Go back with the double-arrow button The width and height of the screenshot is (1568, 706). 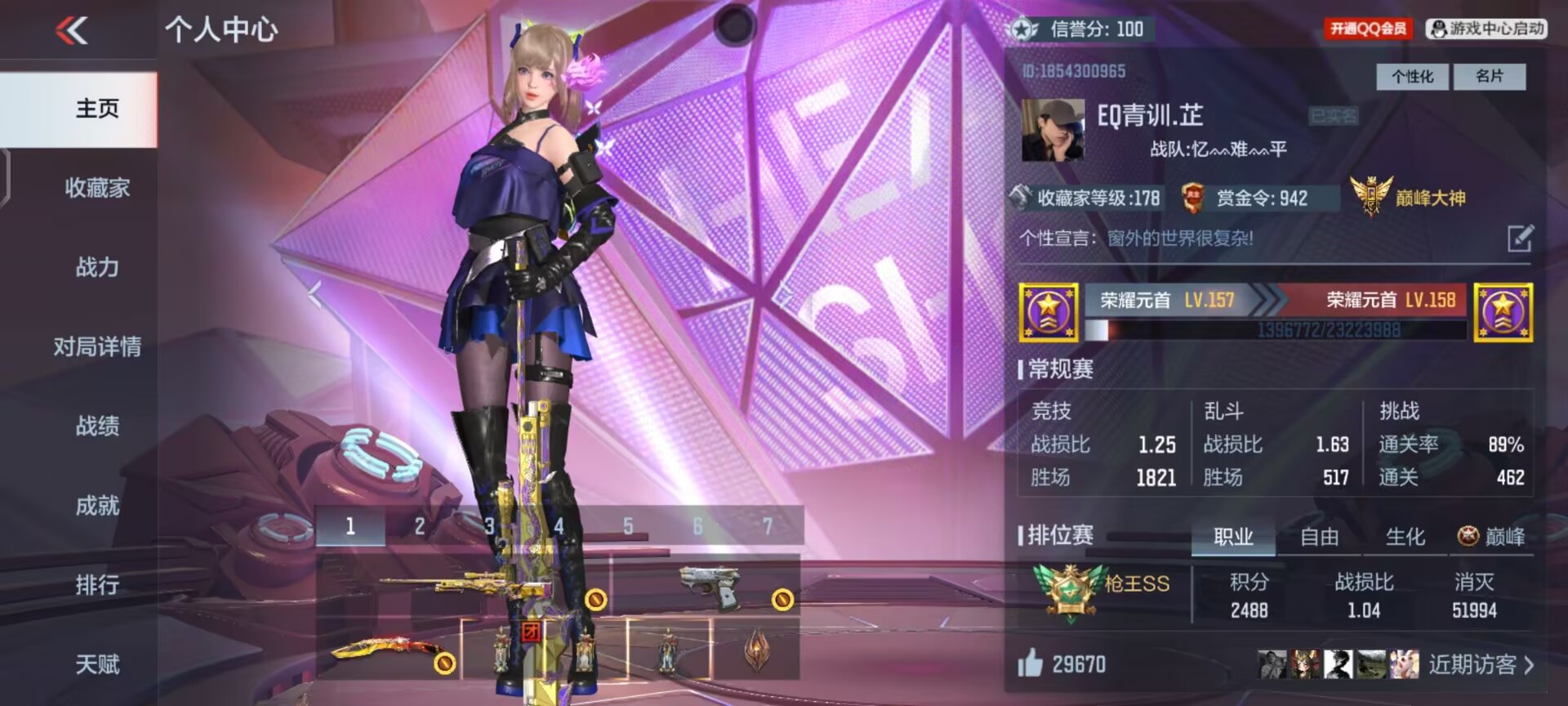click(72, 31)
